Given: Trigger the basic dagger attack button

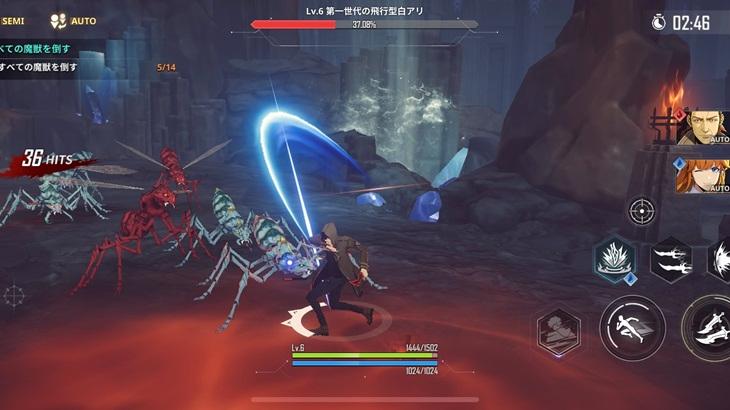Looking at the screenshot, I should (x=708, y=329).
